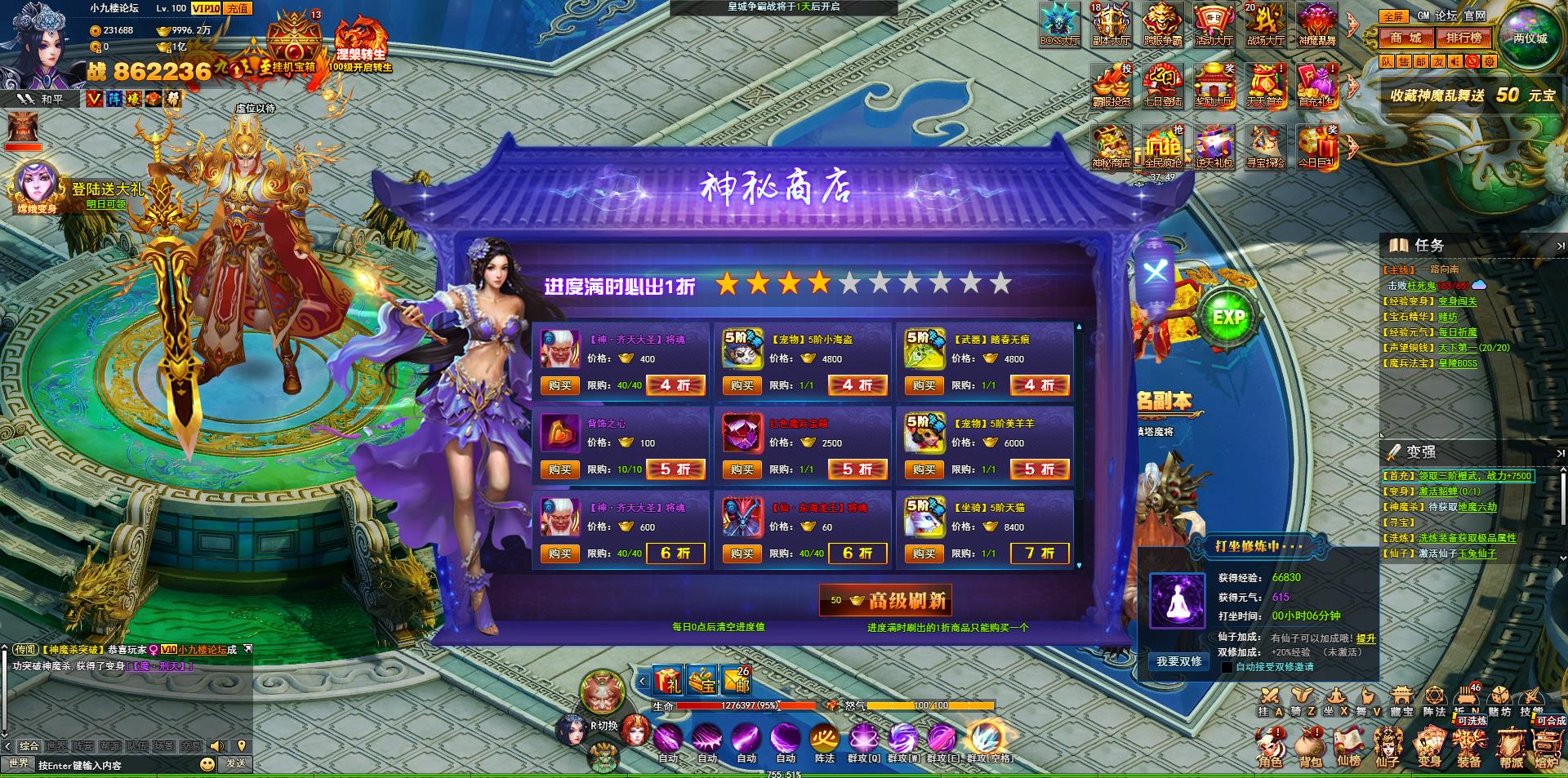
Task: Open the 背包 bag icon
Action: (1310, 748)
